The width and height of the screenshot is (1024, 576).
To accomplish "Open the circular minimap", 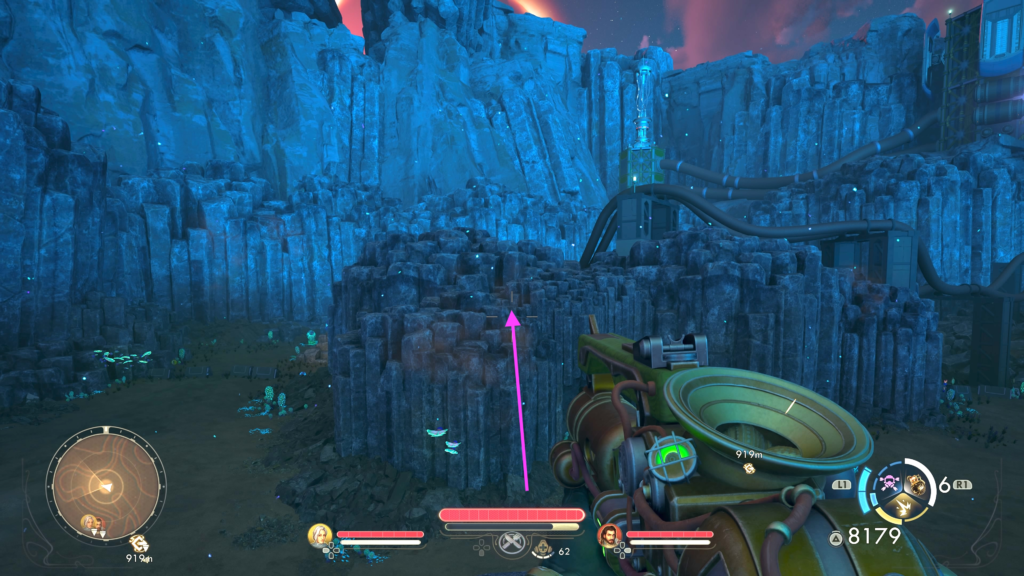I will tap(101, 486).
